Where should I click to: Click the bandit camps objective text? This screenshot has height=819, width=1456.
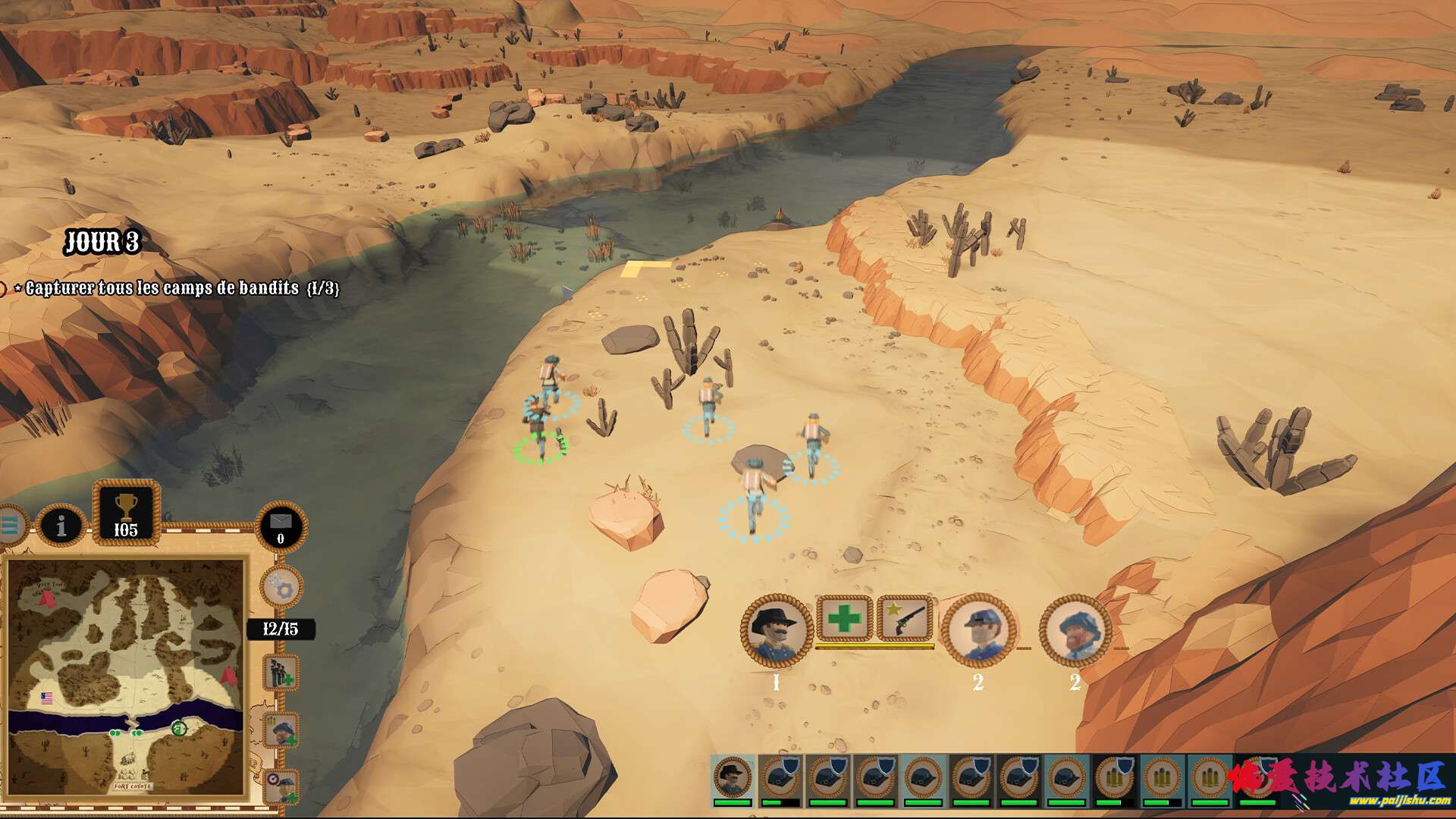(182, 288)
